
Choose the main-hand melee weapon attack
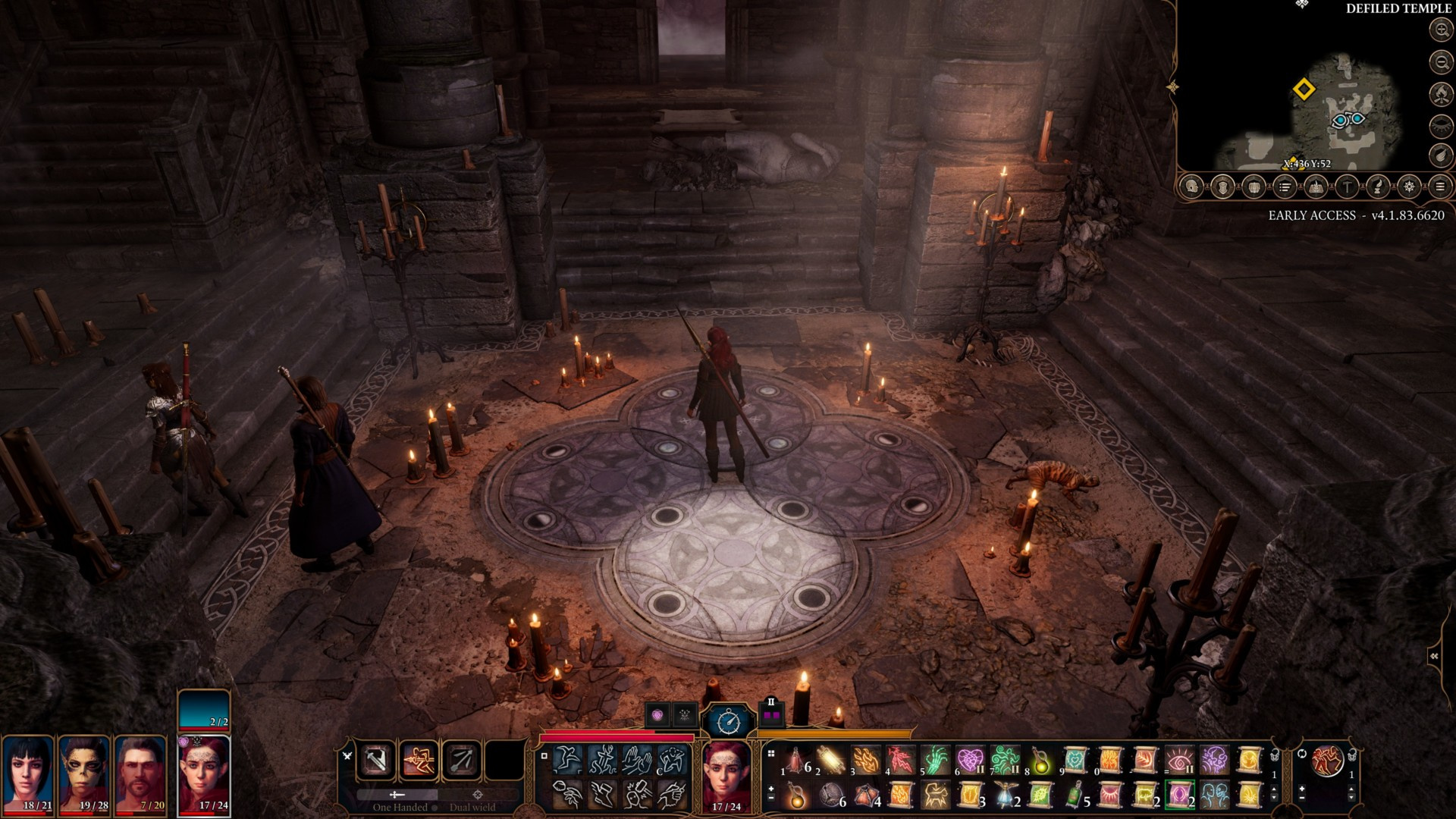(377, 760)
